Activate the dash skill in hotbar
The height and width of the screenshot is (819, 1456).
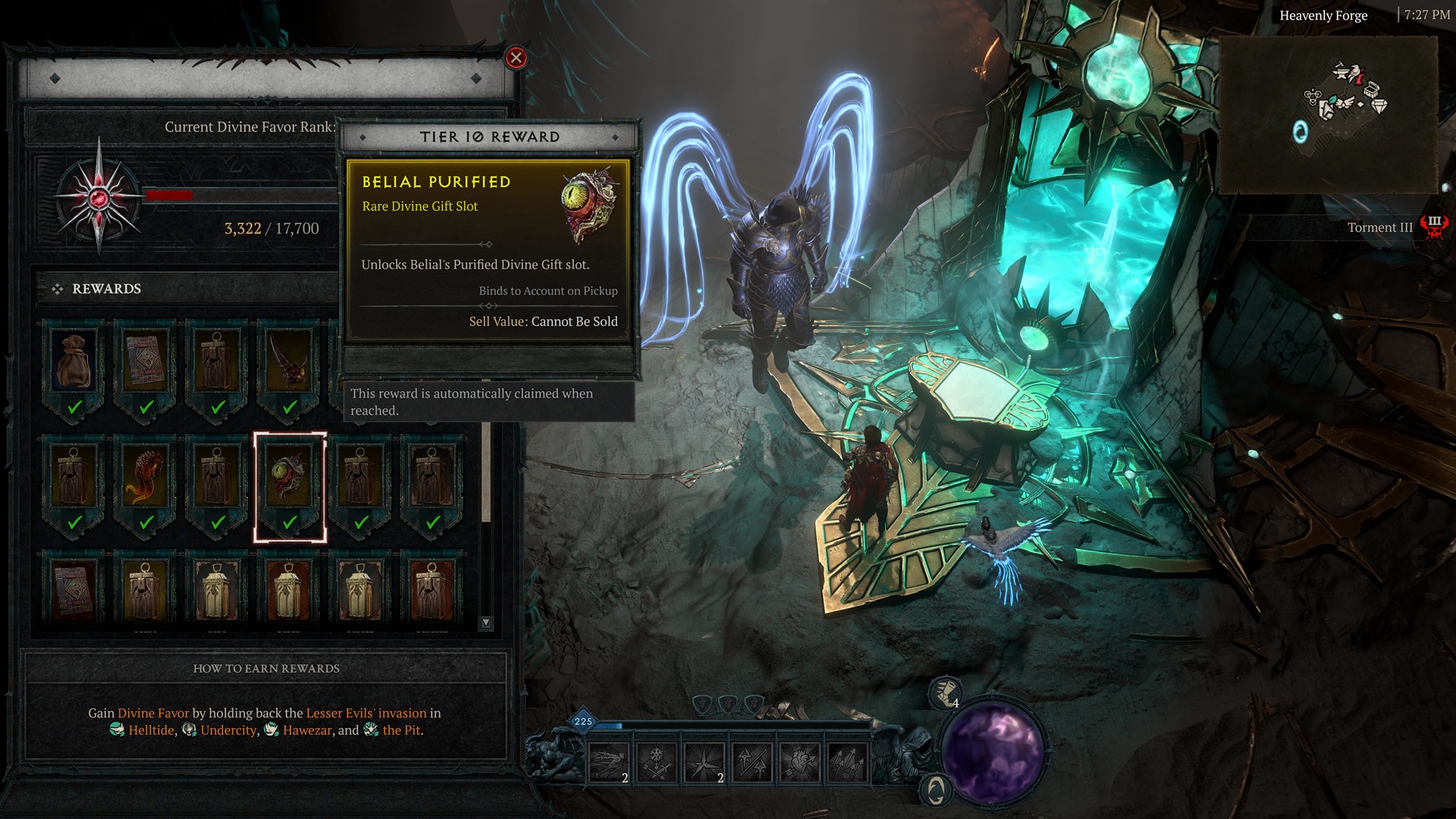609,761
